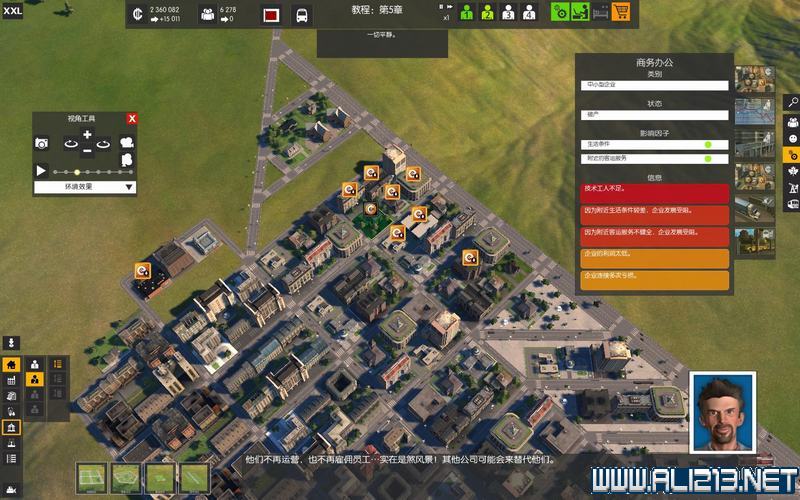Open the orange shopping cart button

(622, 13)
